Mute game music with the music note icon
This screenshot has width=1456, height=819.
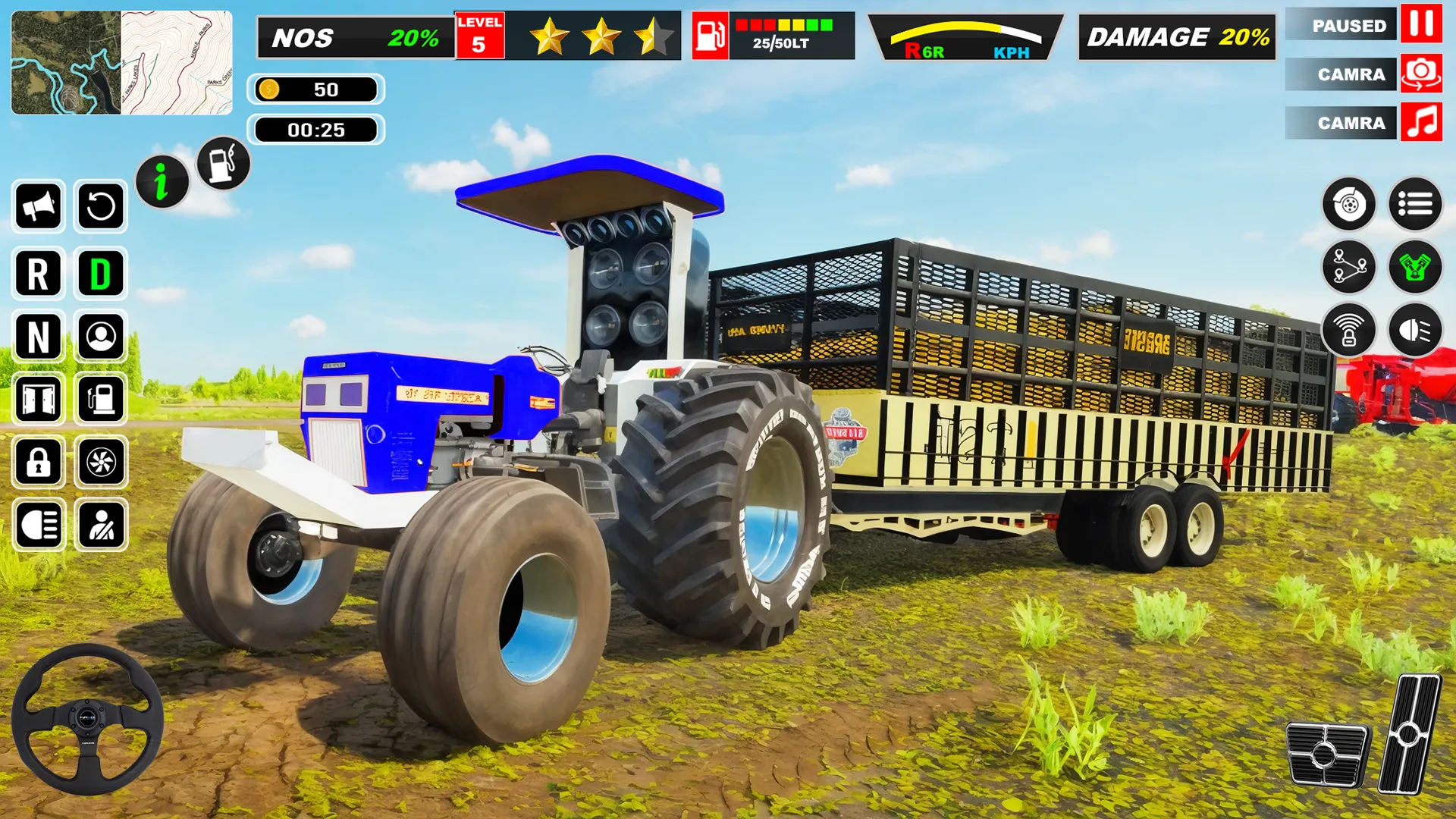pyautogui.click(x=1420, y=122)
